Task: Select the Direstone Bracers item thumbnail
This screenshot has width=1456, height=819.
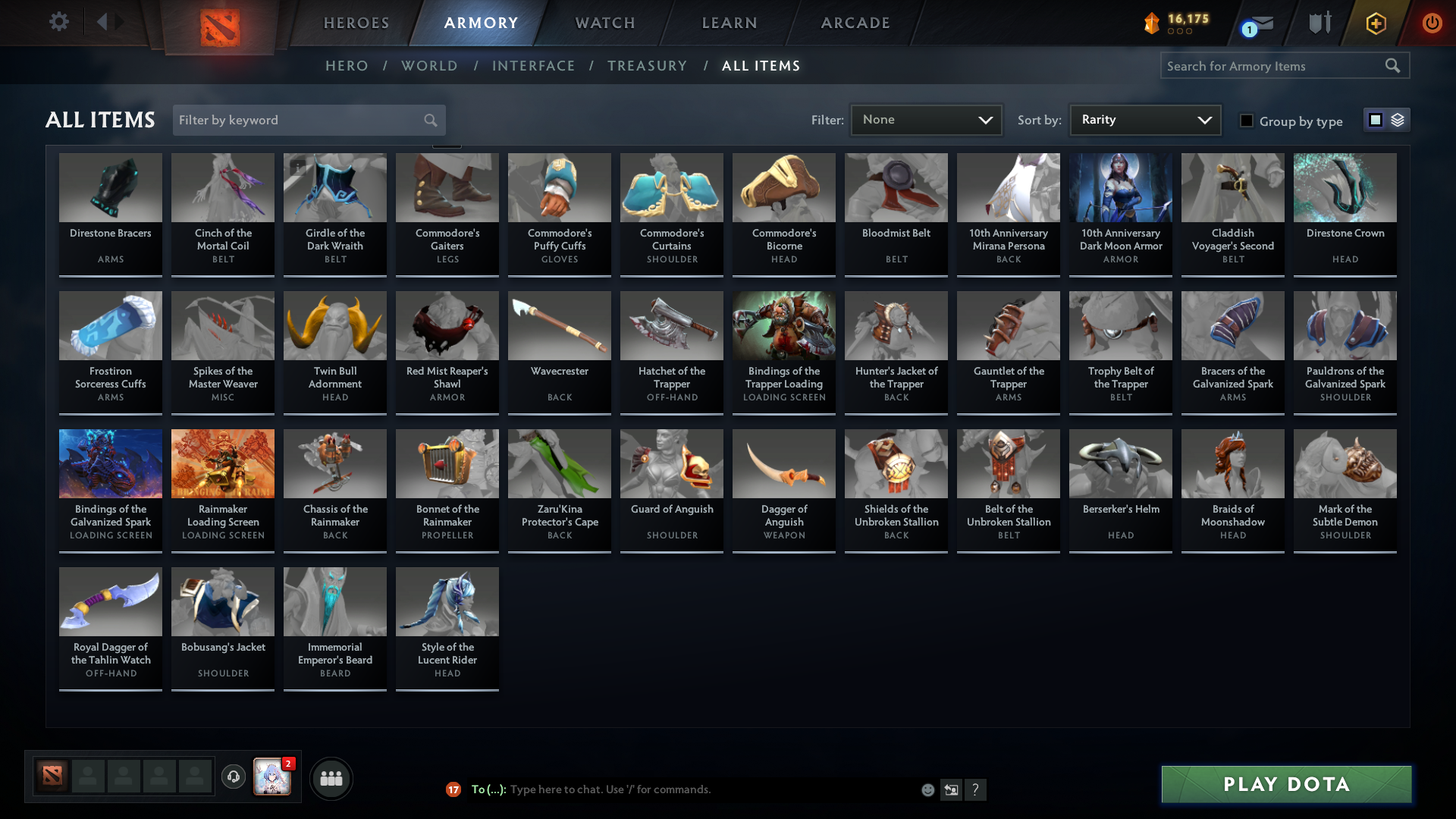Action: pos(110,187)
